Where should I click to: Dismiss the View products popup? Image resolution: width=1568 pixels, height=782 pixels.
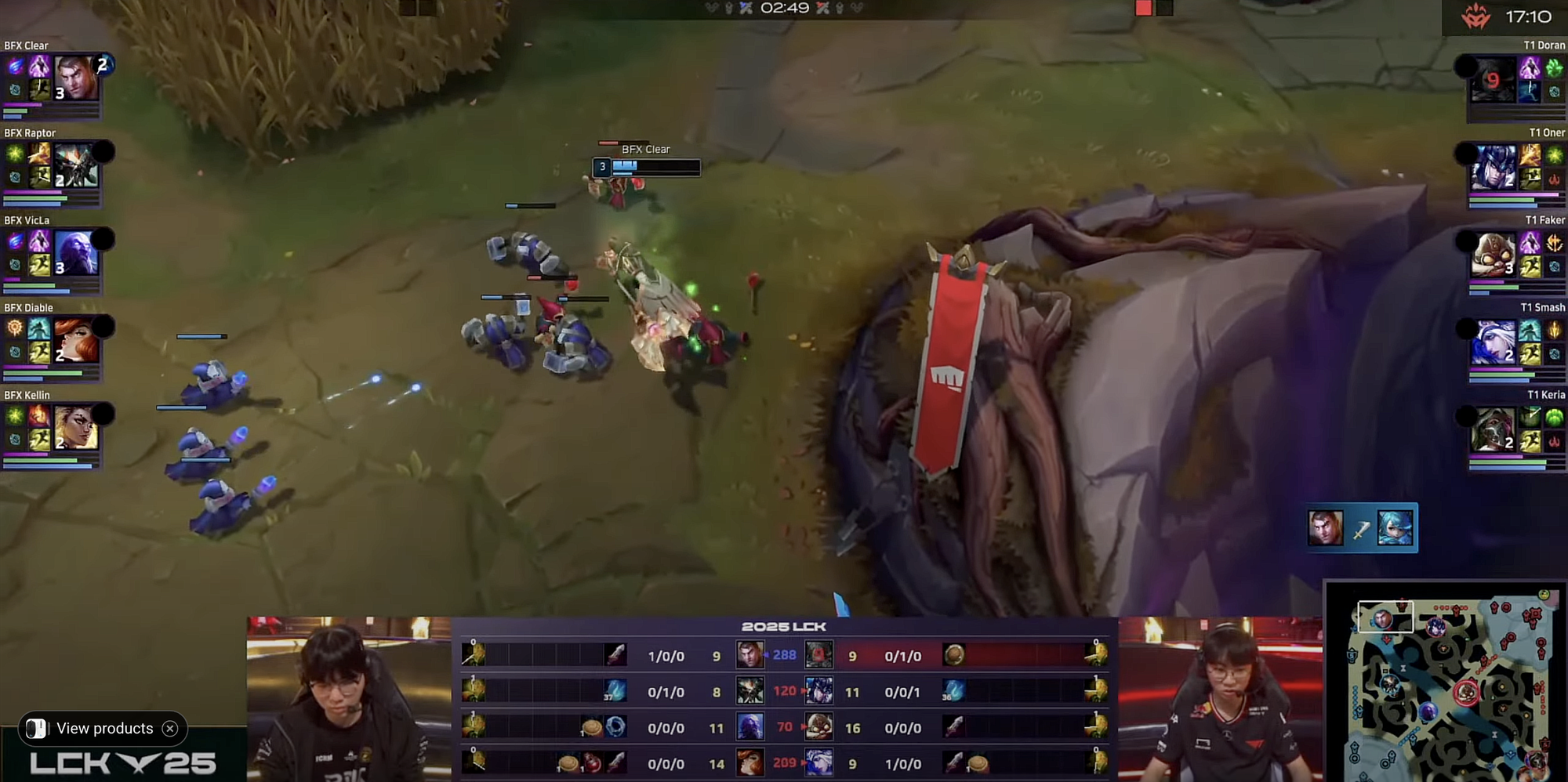coord(170,729)
